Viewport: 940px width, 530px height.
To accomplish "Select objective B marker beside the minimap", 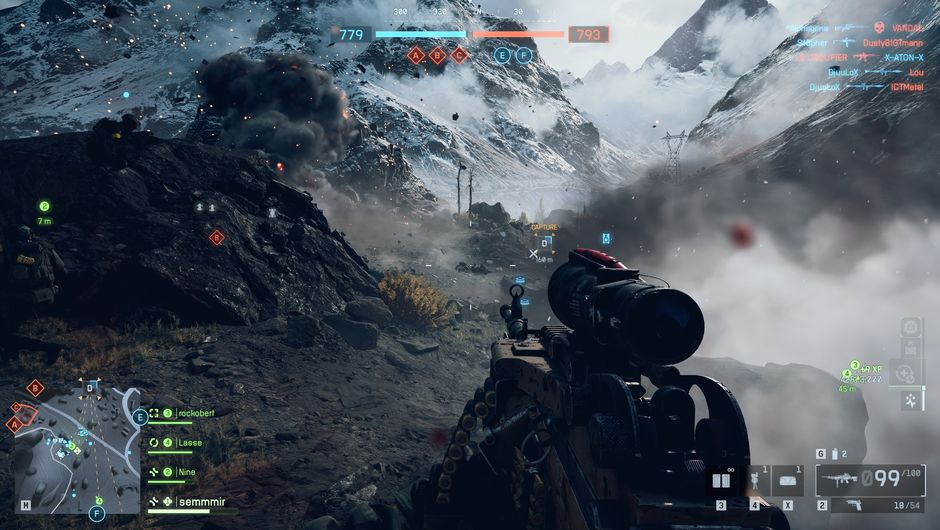I will [x=35, y=388].
